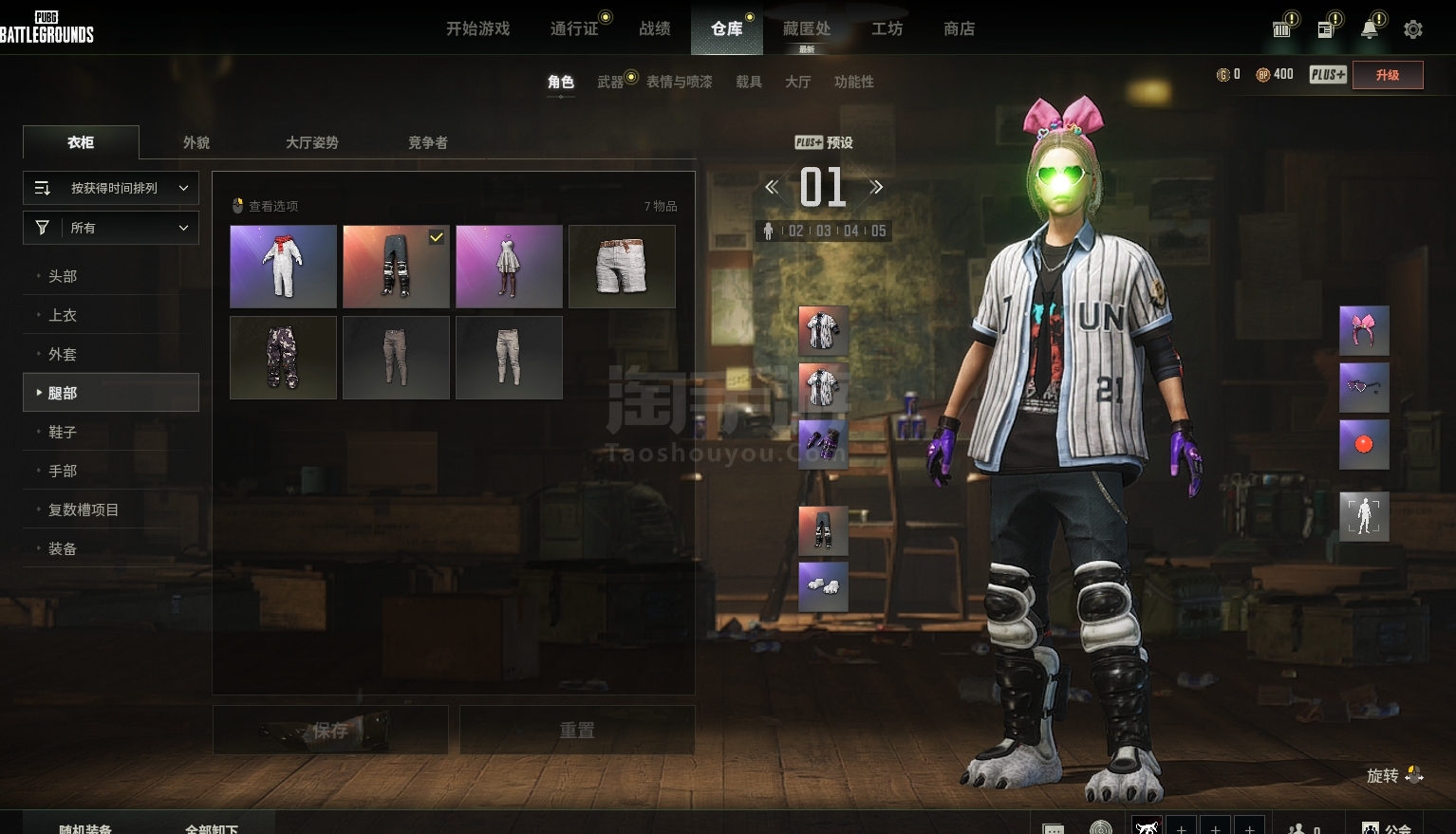Click the 重置 reset button

pos(577,730)
